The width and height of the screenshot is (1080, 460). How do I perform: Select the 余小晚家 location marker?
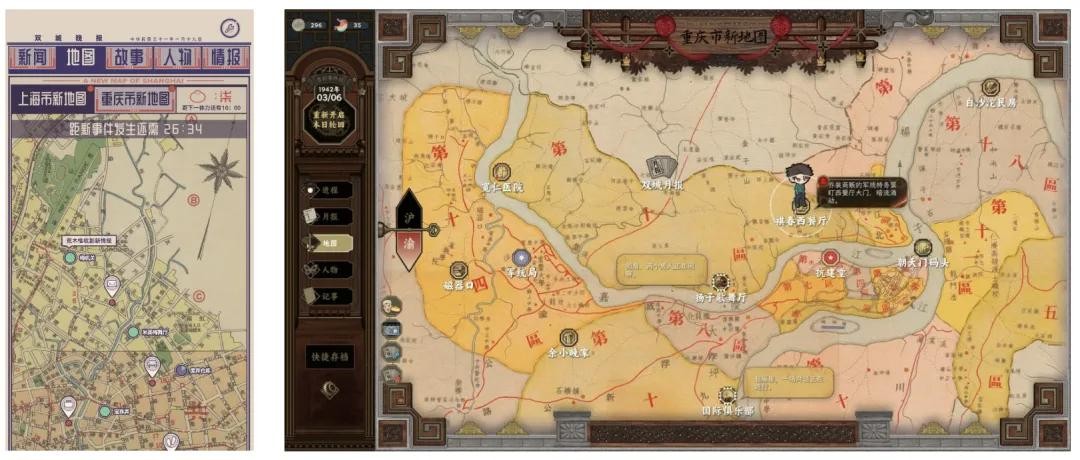569,338
